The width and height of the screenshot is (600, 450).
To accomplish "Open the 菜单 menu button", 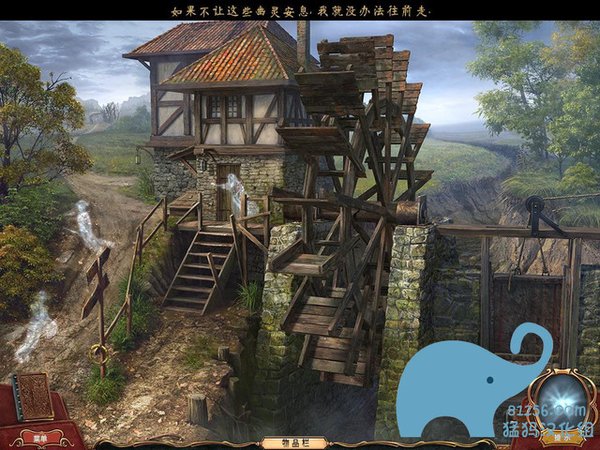I will click(41, 437).
